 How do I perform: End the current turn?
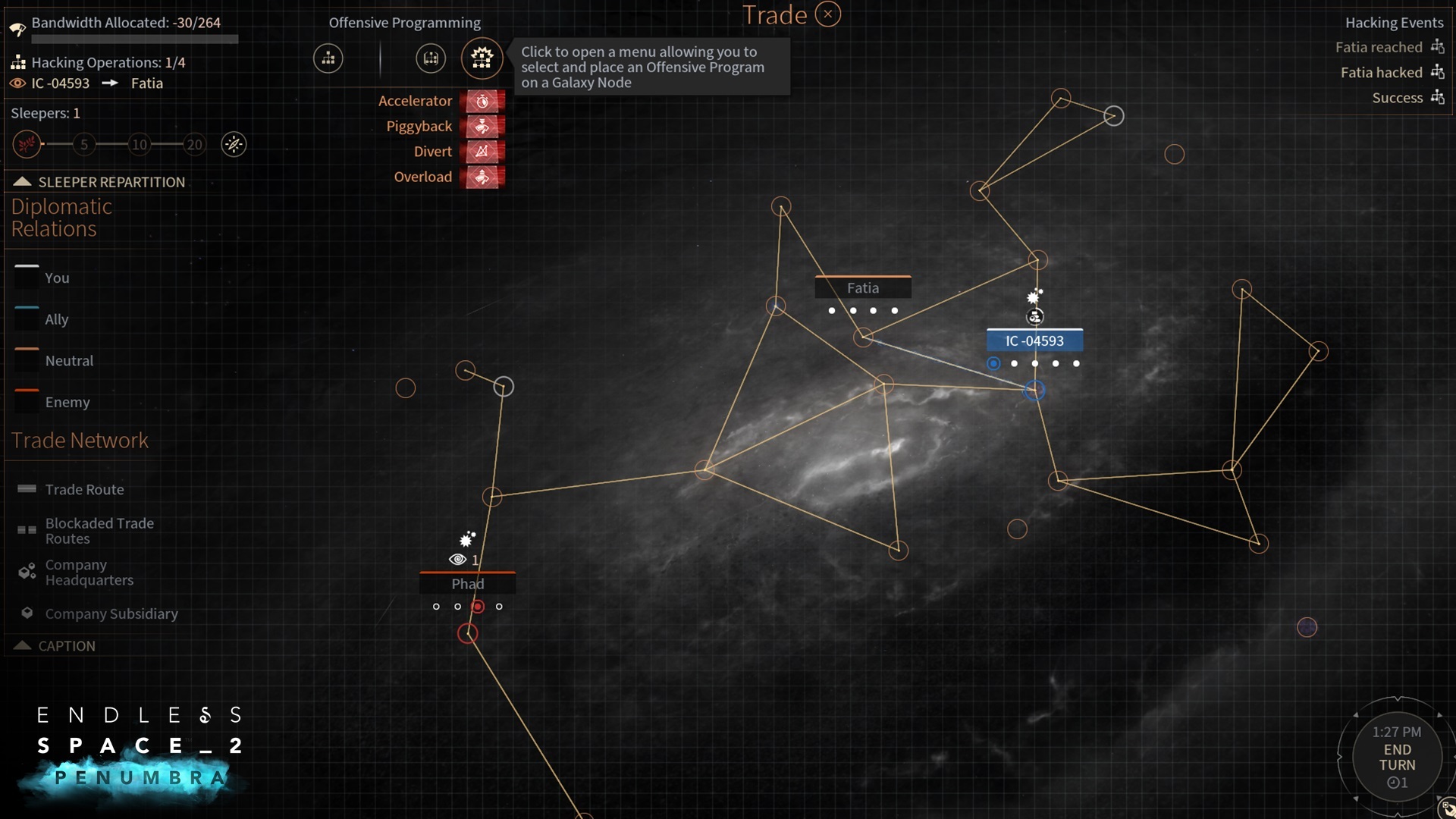pyautogui.click(x=1397, y=758)
